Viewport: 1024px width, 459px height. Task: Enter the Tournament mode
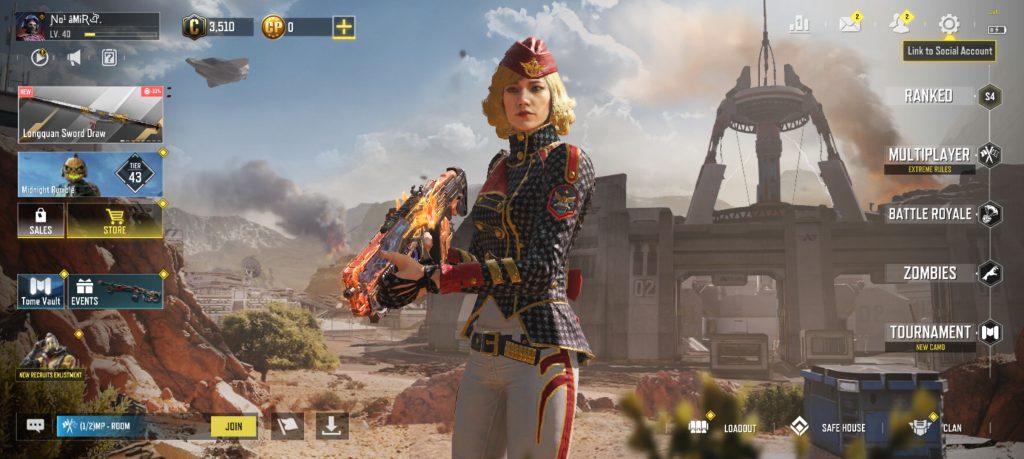pos(930,332)
